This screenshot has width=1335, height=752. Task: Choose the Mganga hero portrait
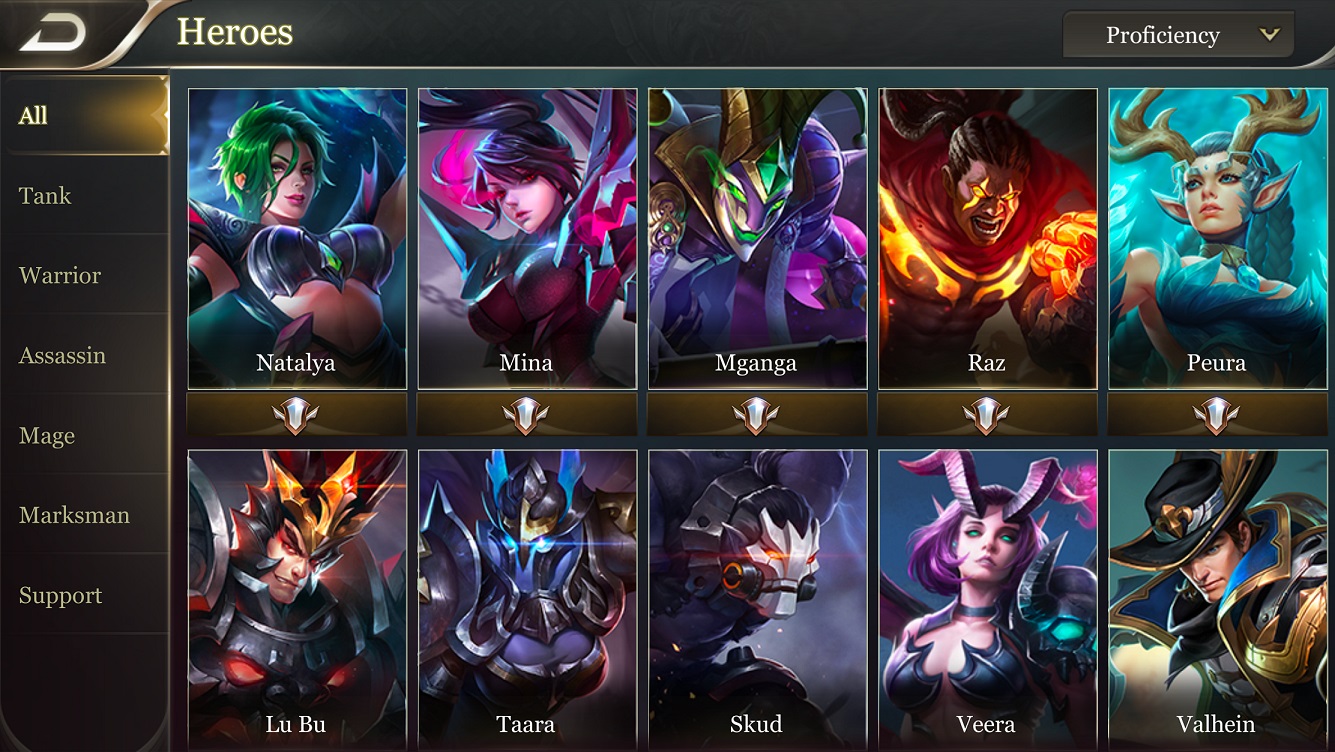[x=757, y=238]
